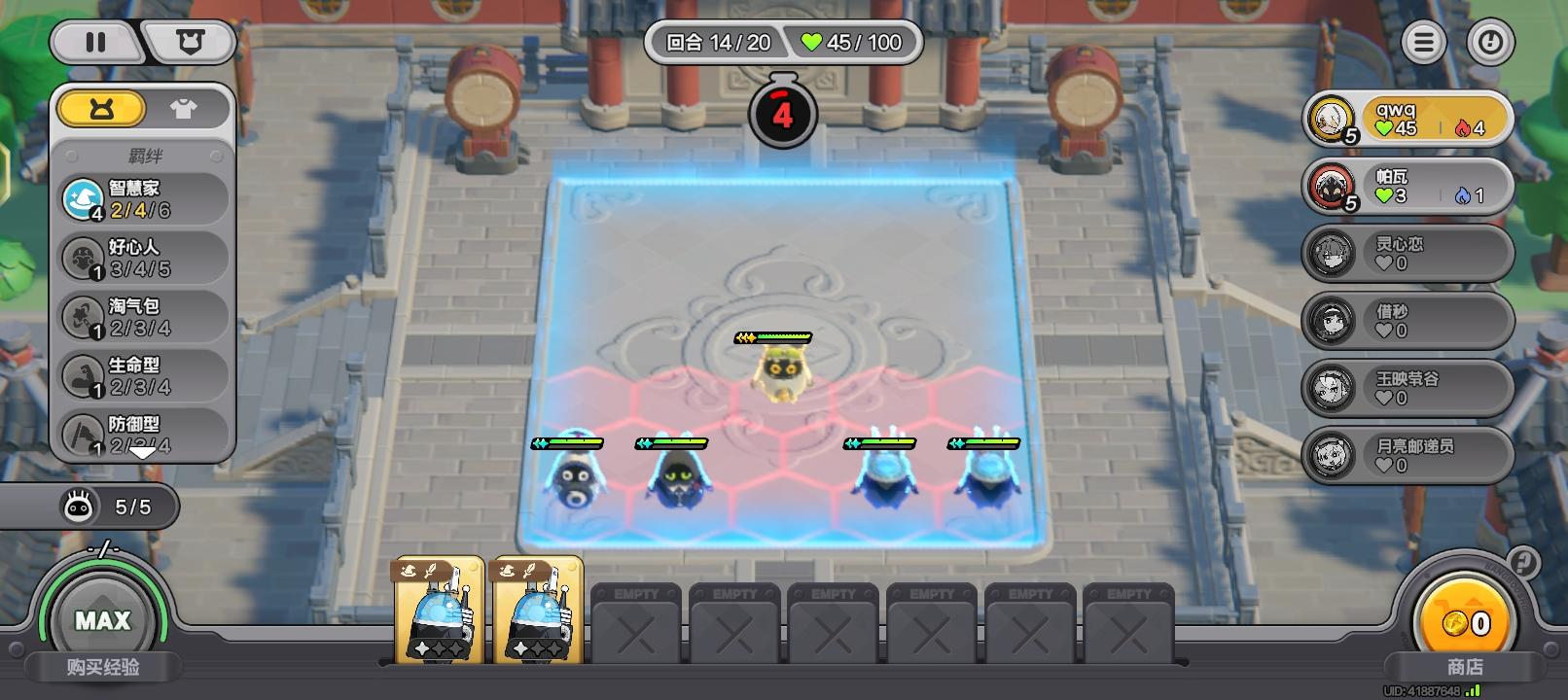The height and width of the screenshot is (700, 1568).
Task: Click the pause icon at top left
Action: (94, 43)
